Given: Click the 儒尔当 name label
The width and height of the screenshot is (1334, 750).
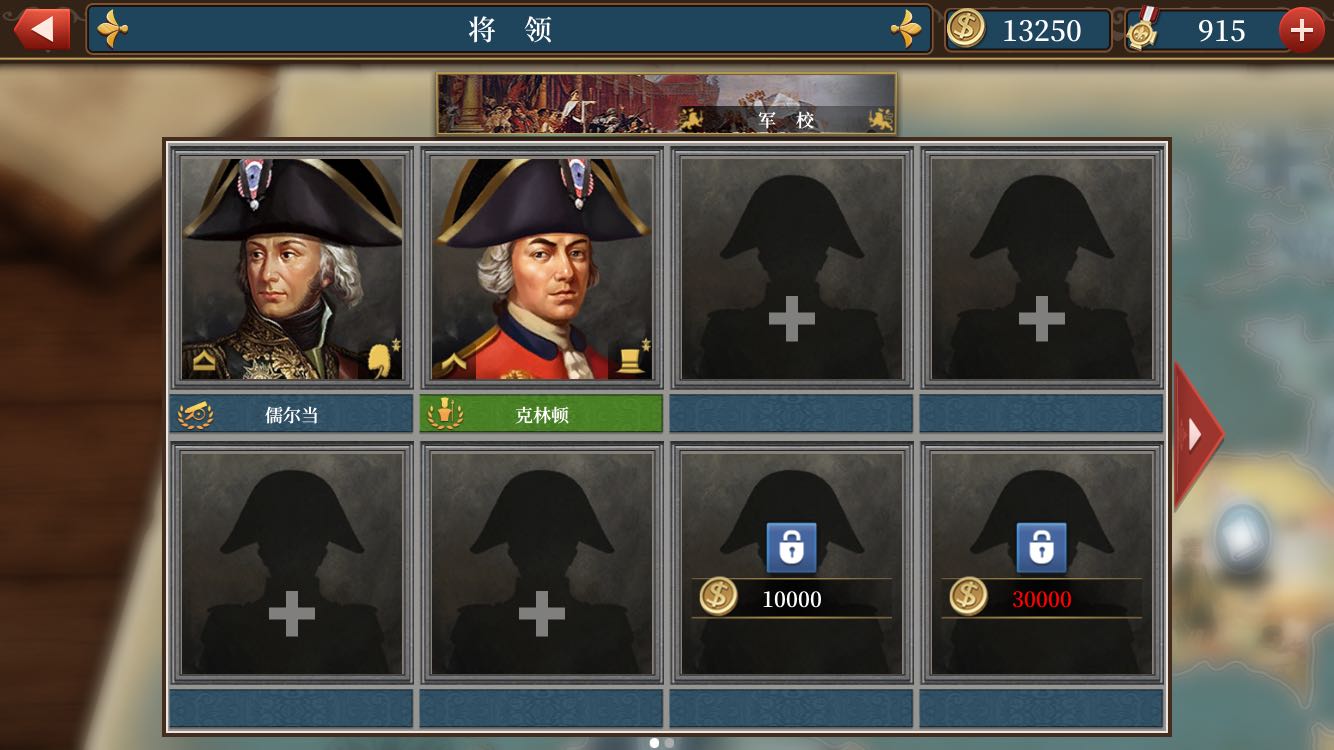Looking at the screenshot, I should point(291,414).
